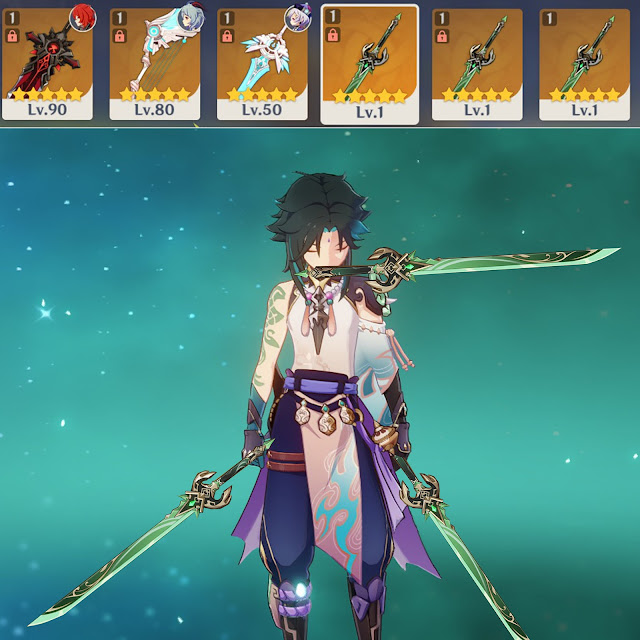Pick the Lv.50 blue polearm card
Viewport: 640px width, 640px height.
262,64
